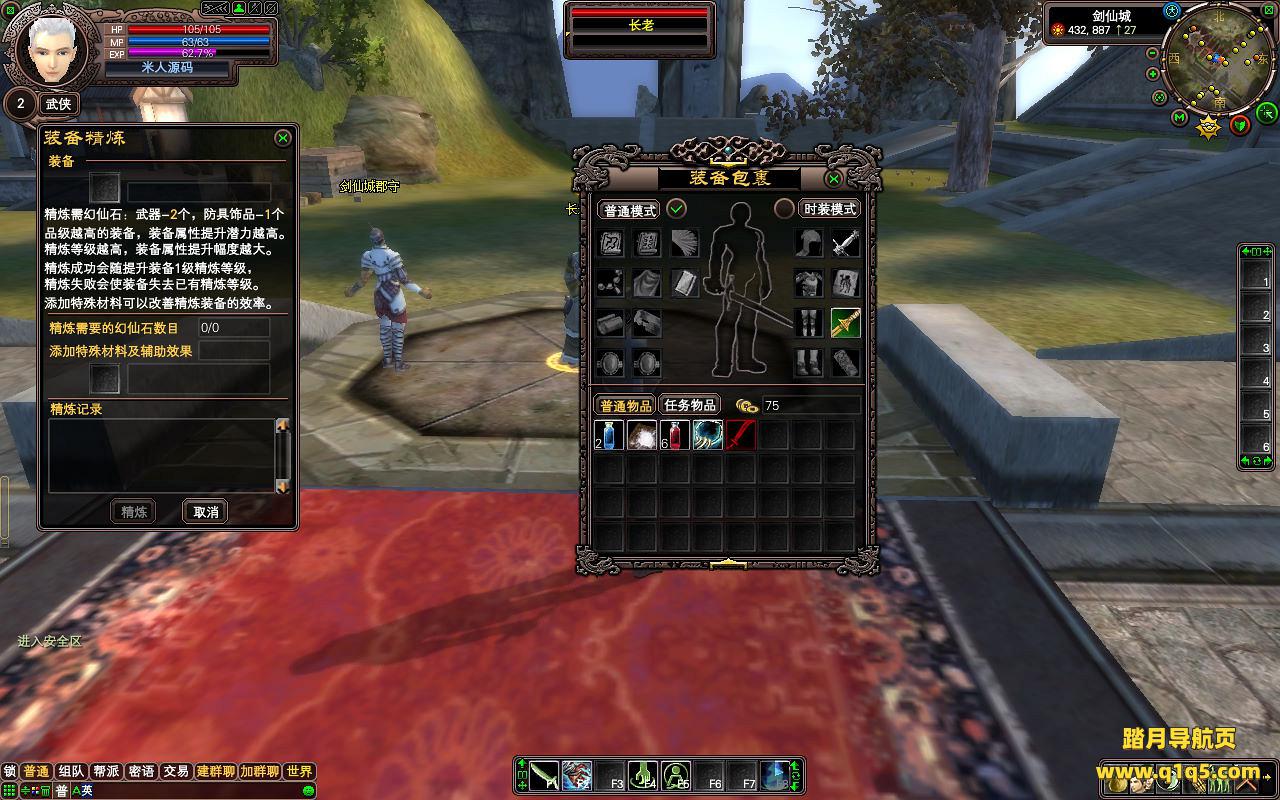This screenshot has height=800, width=1280.
Task: Select the 普通模式 normal mode button
Action: pyautogui.click(x=630, y=210)
